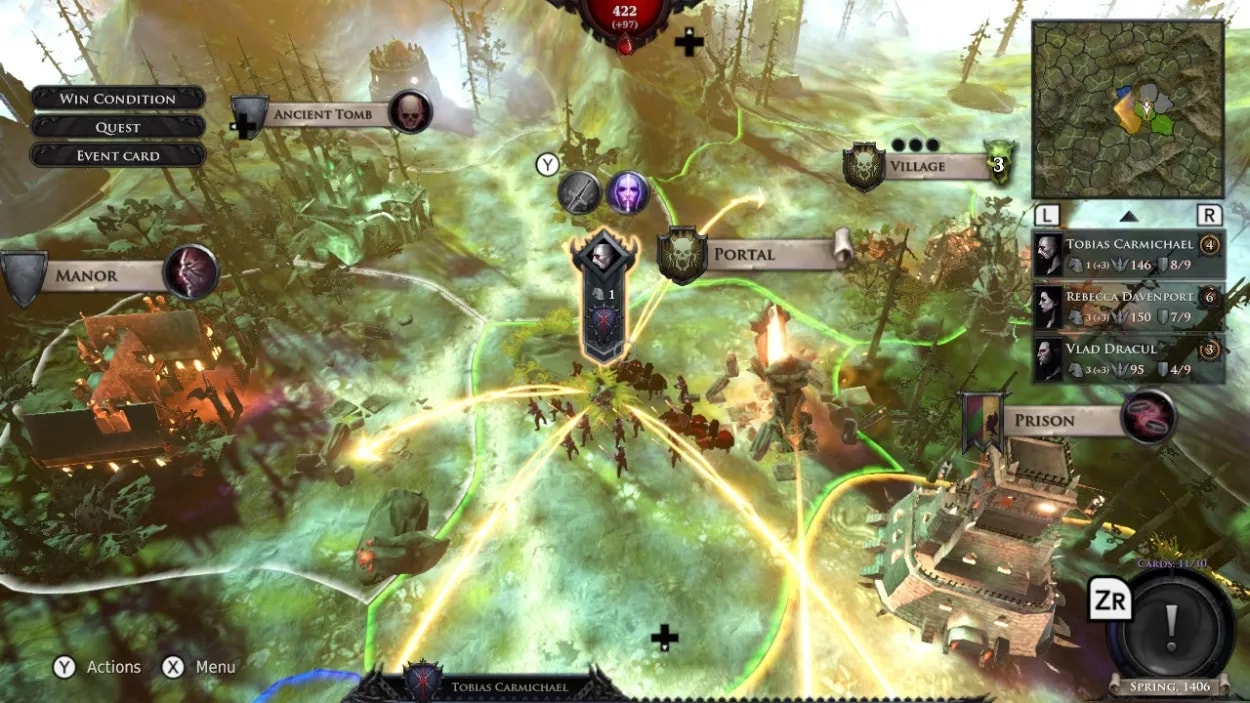Click the Tobias Carmichael nameplate at the bottom
1250x703 pixels.
click(510, 687)
